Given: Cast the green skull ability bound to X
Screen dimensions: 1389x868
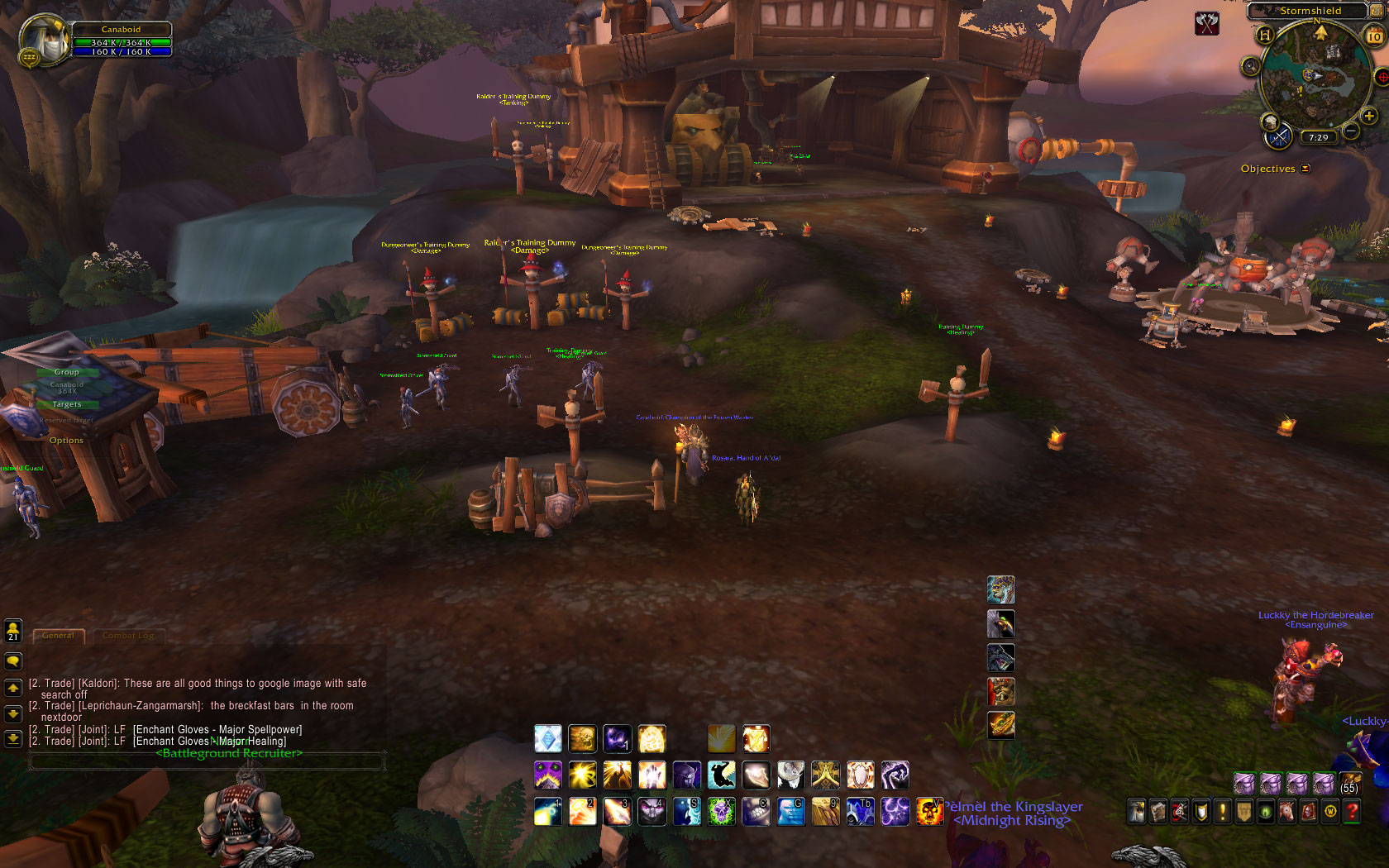Looking at the screenshot, I should 721,812.
